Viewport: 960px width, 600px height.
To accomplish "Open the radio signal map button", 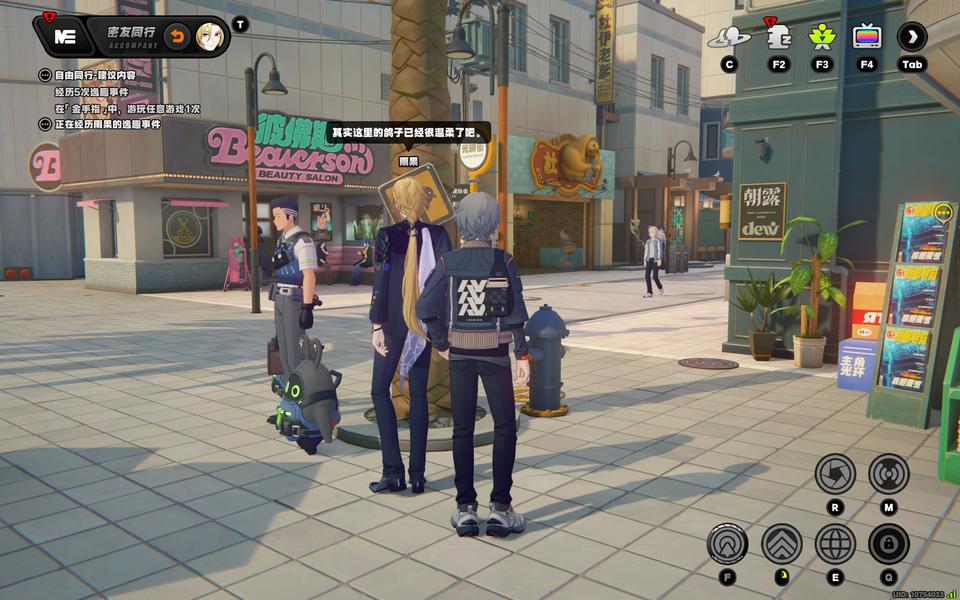I will [x=888, y=473].
